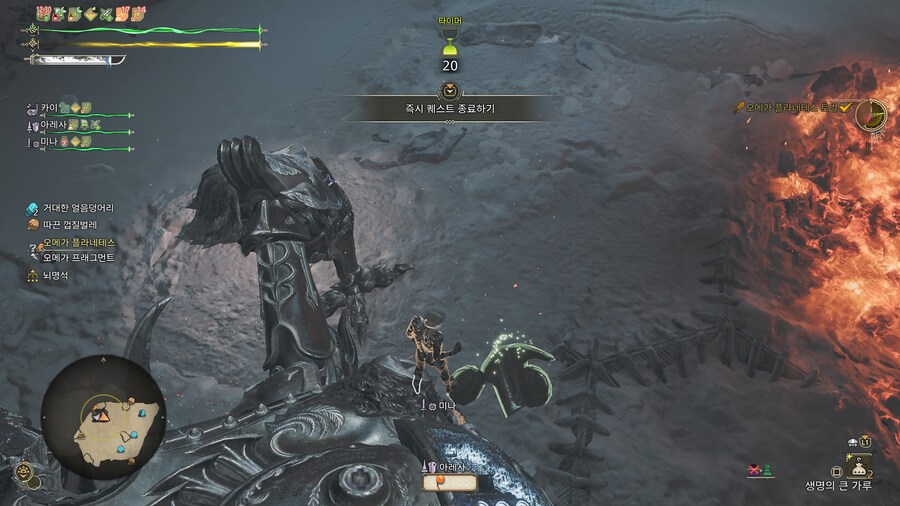Image resolution: width=900 pixels, height=506 pixels.
Task: Use the 생명의 큰 가루 item slot
Action: tap(859, 465)
